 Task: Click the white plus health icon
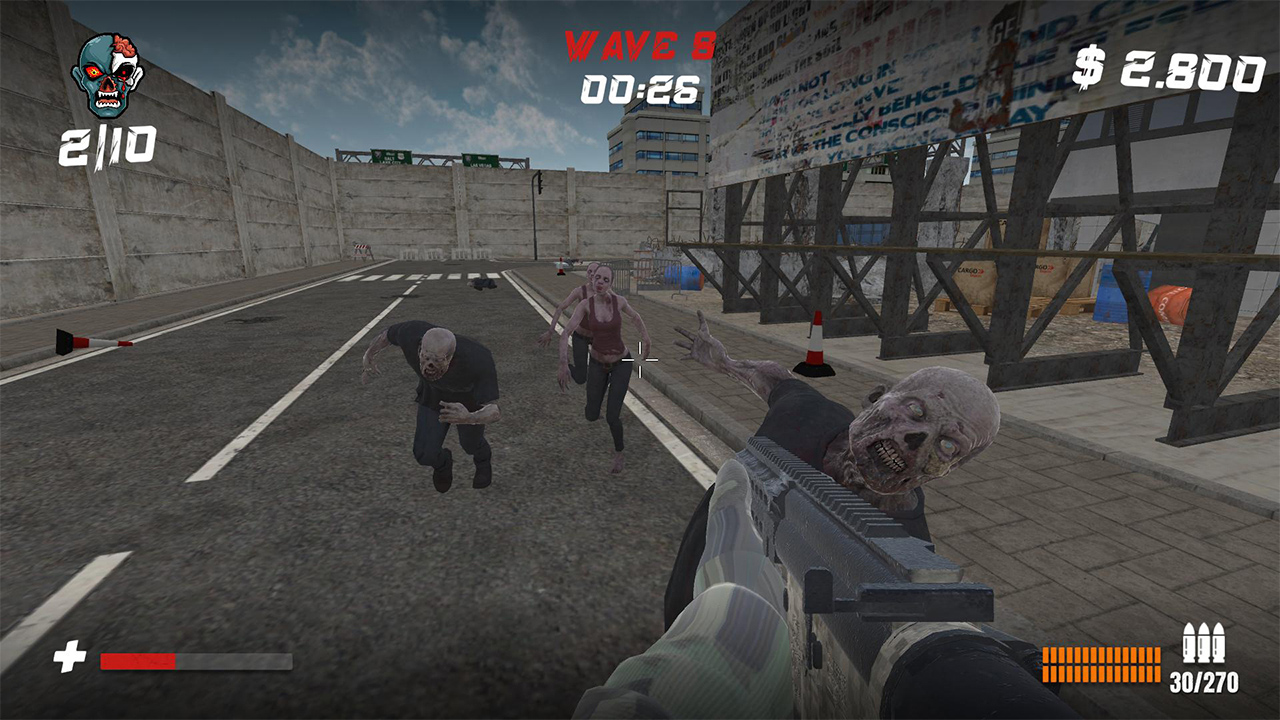pyautogui.click(x=68, y=656)
